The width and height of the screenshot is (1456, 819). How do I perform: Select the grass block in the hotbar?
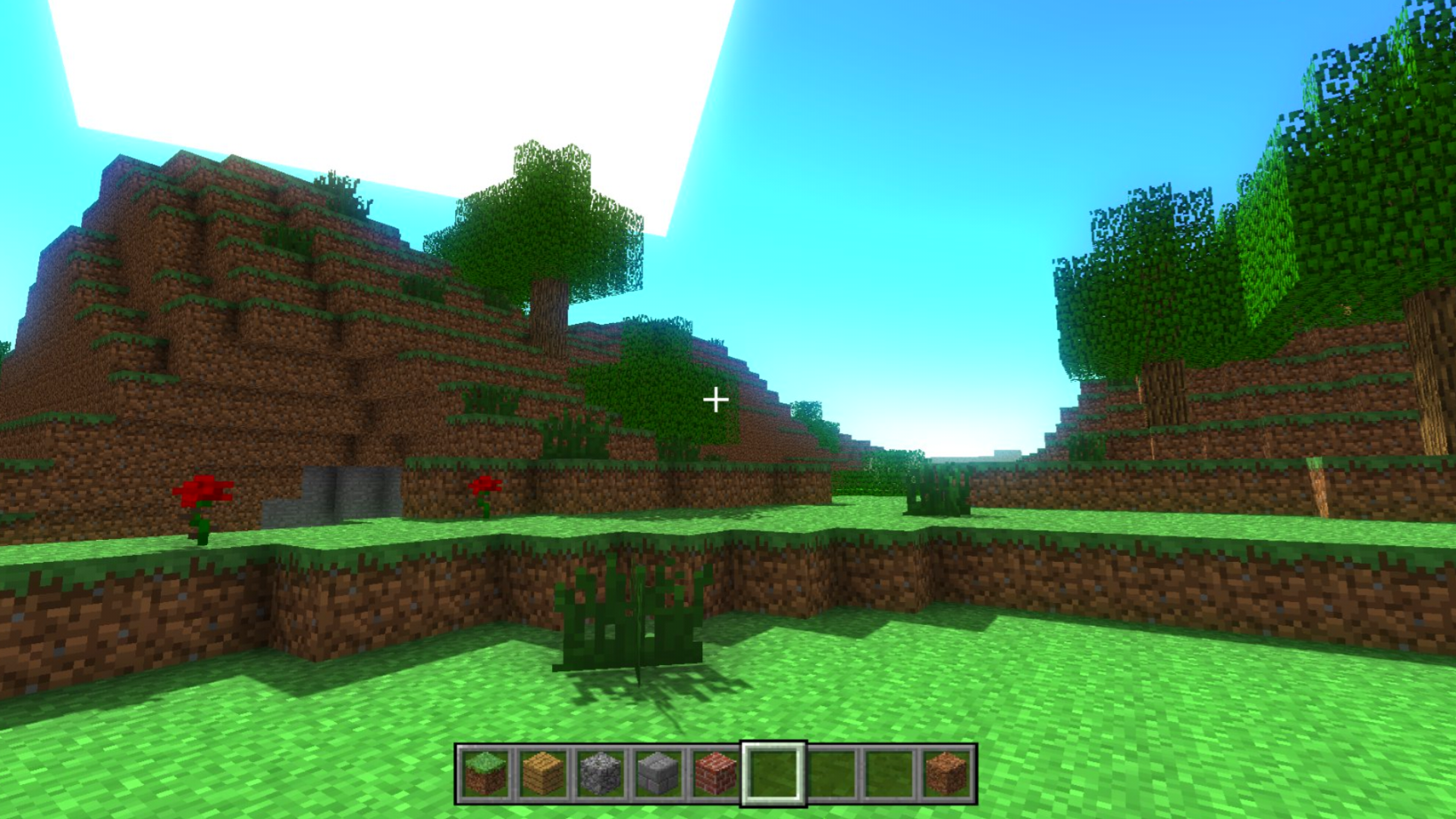(483, 773)
